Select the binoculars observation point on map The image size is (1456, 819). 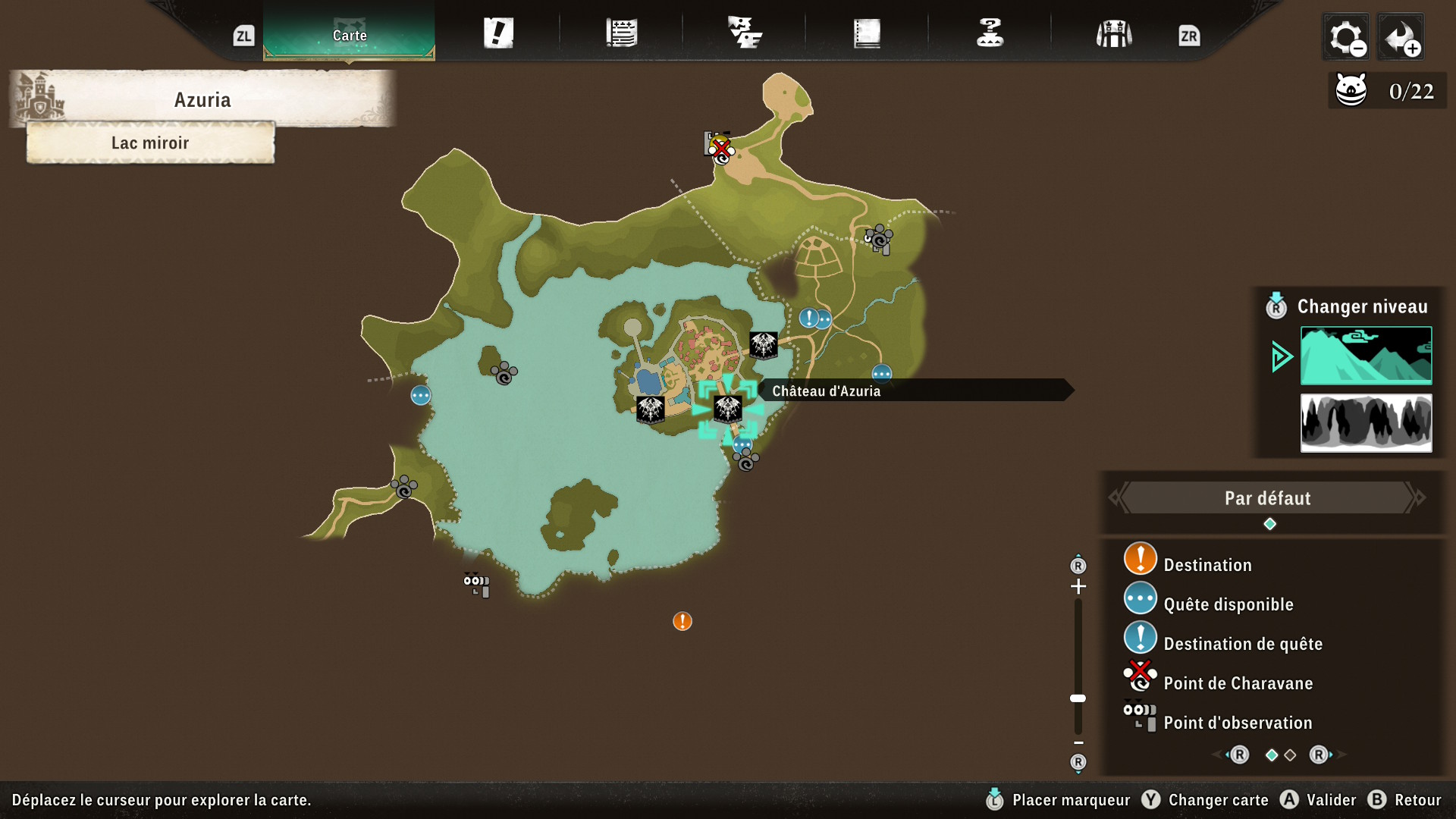477,585
